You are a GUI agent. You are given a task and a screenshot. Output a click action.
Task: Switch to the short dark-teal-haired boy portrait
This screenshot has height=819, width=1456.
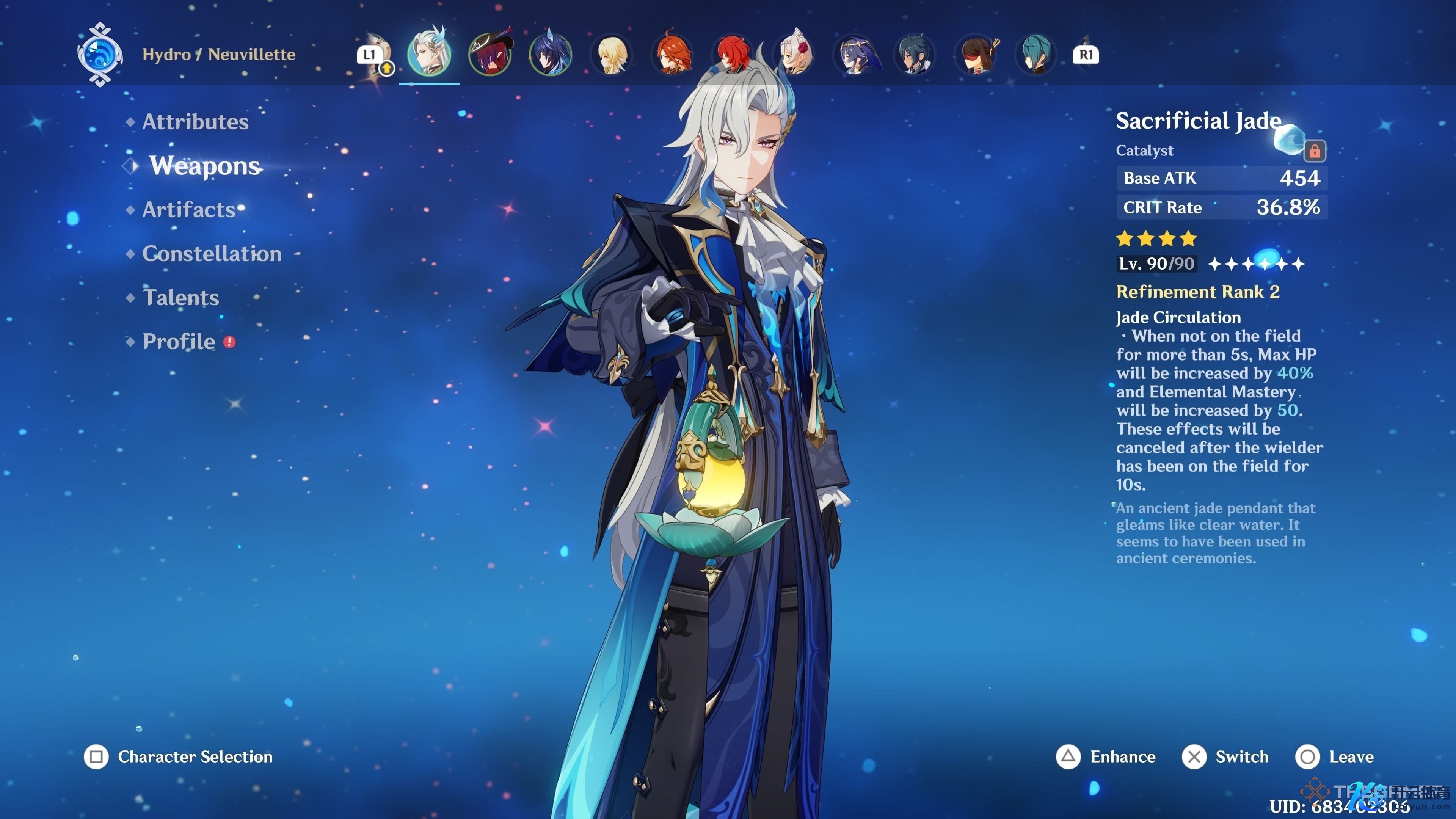coord(915,54)
